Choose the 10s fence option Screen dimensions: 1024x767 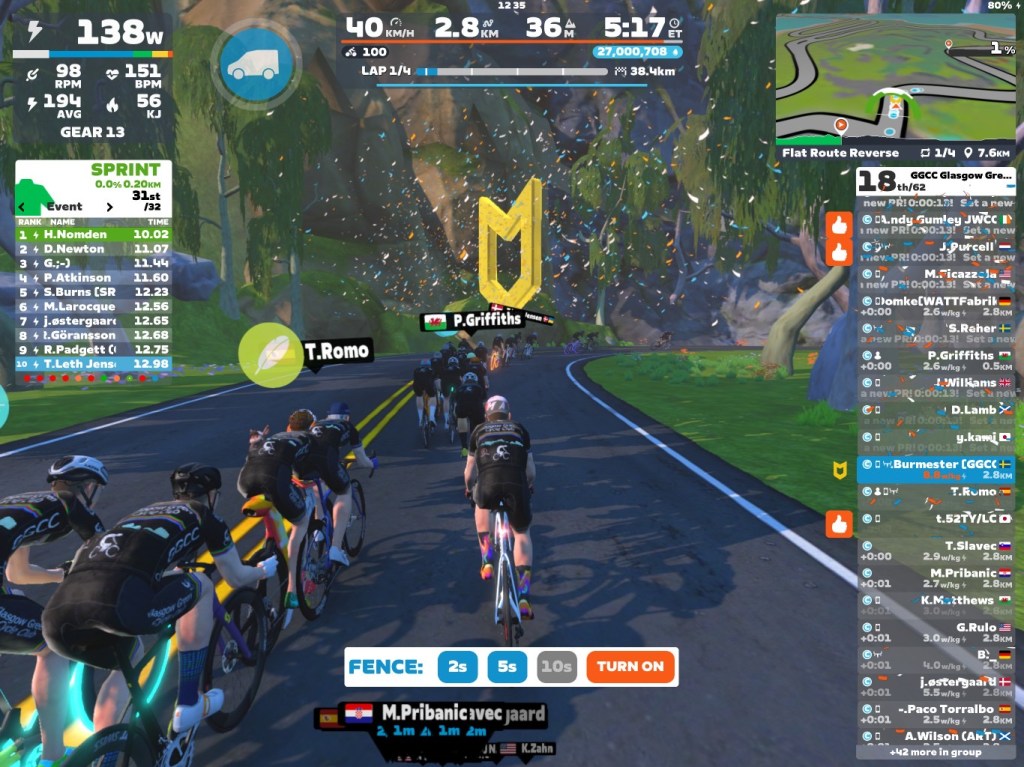point(556,666)
